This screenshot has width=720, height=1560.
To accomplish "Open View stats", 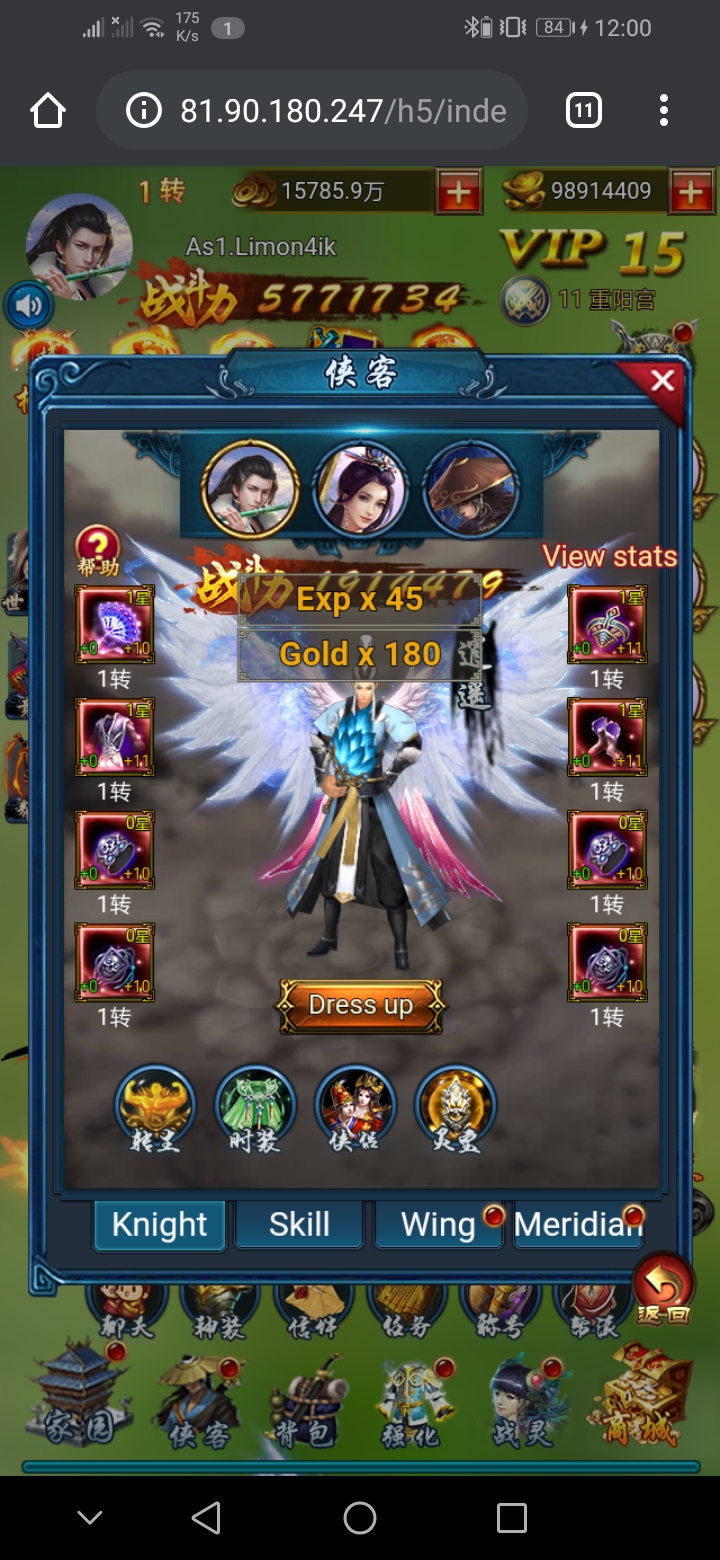I will point(609,556).
